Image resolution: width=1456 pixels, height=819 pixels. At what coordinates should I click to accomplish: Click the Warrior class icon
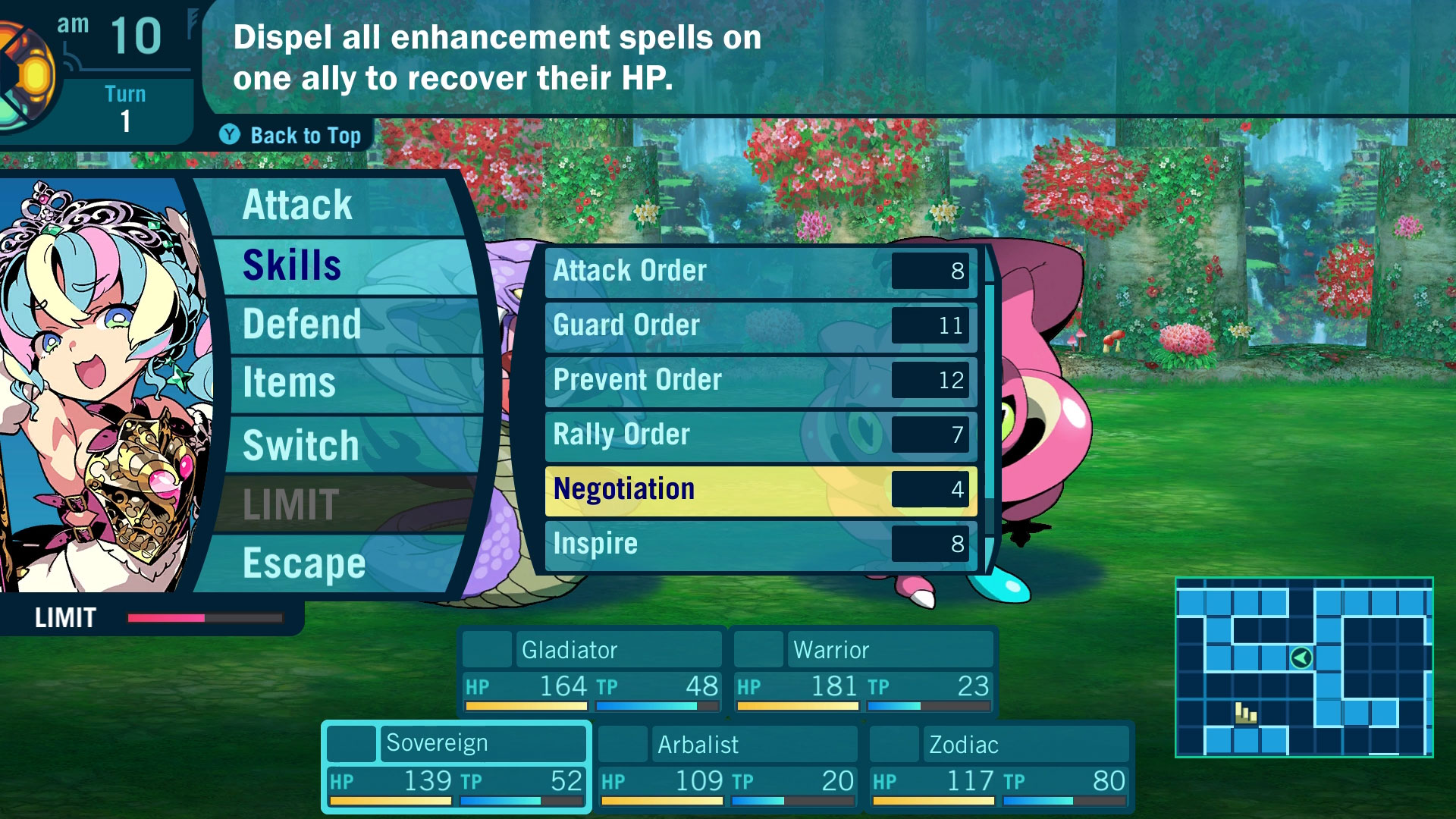click(x=758, y=649)
